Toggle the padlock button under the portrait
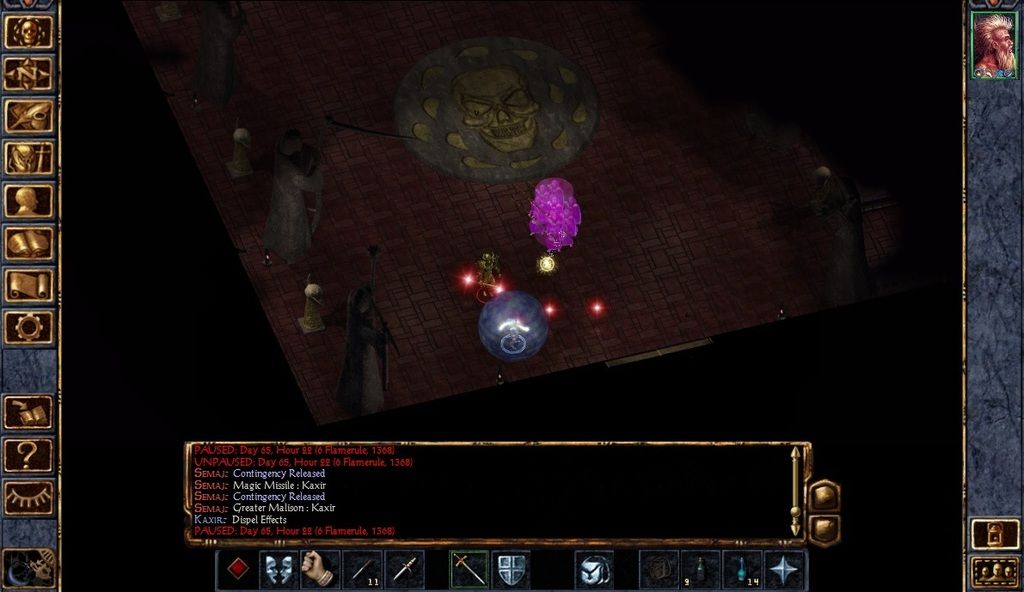The image size is (1024, 592). click(994, 532)
